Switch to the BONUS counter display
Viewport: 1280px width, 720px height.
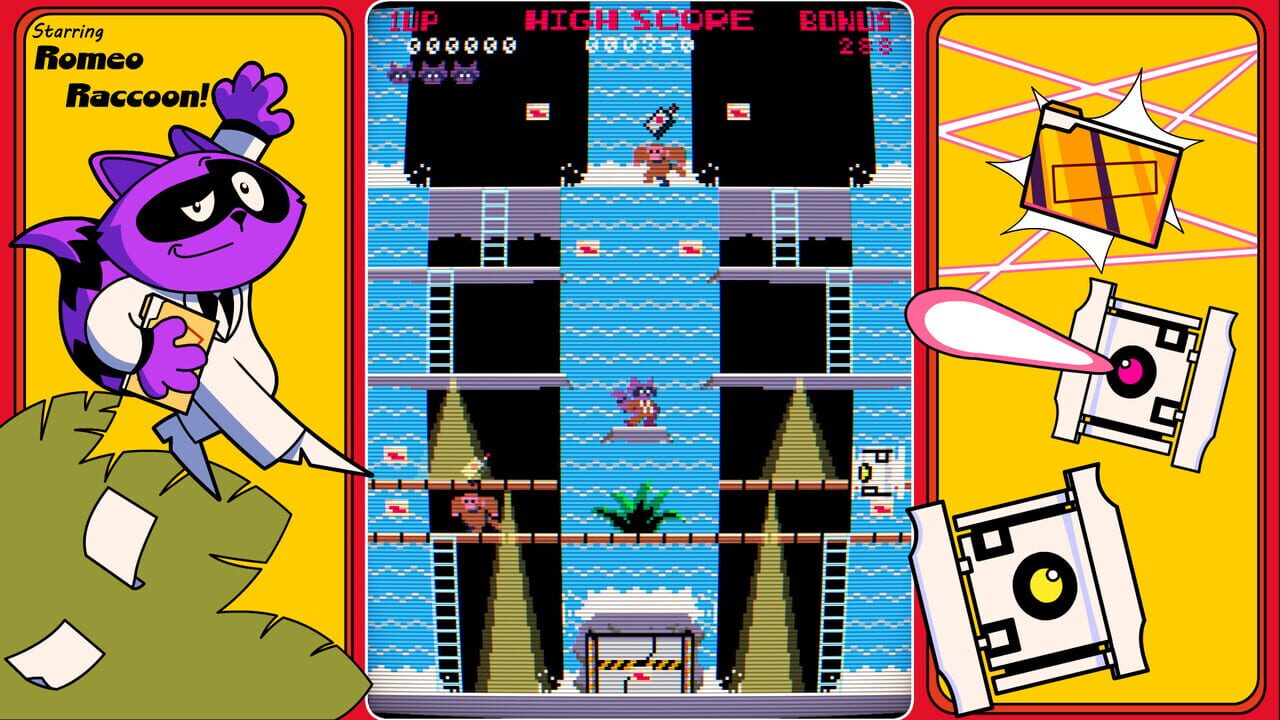(845, 18)
